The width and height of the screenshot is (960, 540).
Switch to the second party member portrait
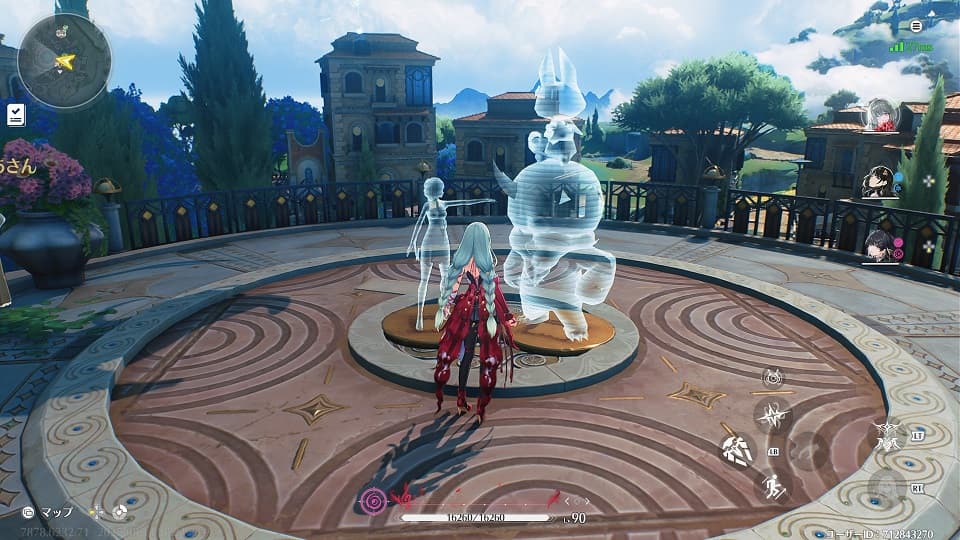pos(880,181)
